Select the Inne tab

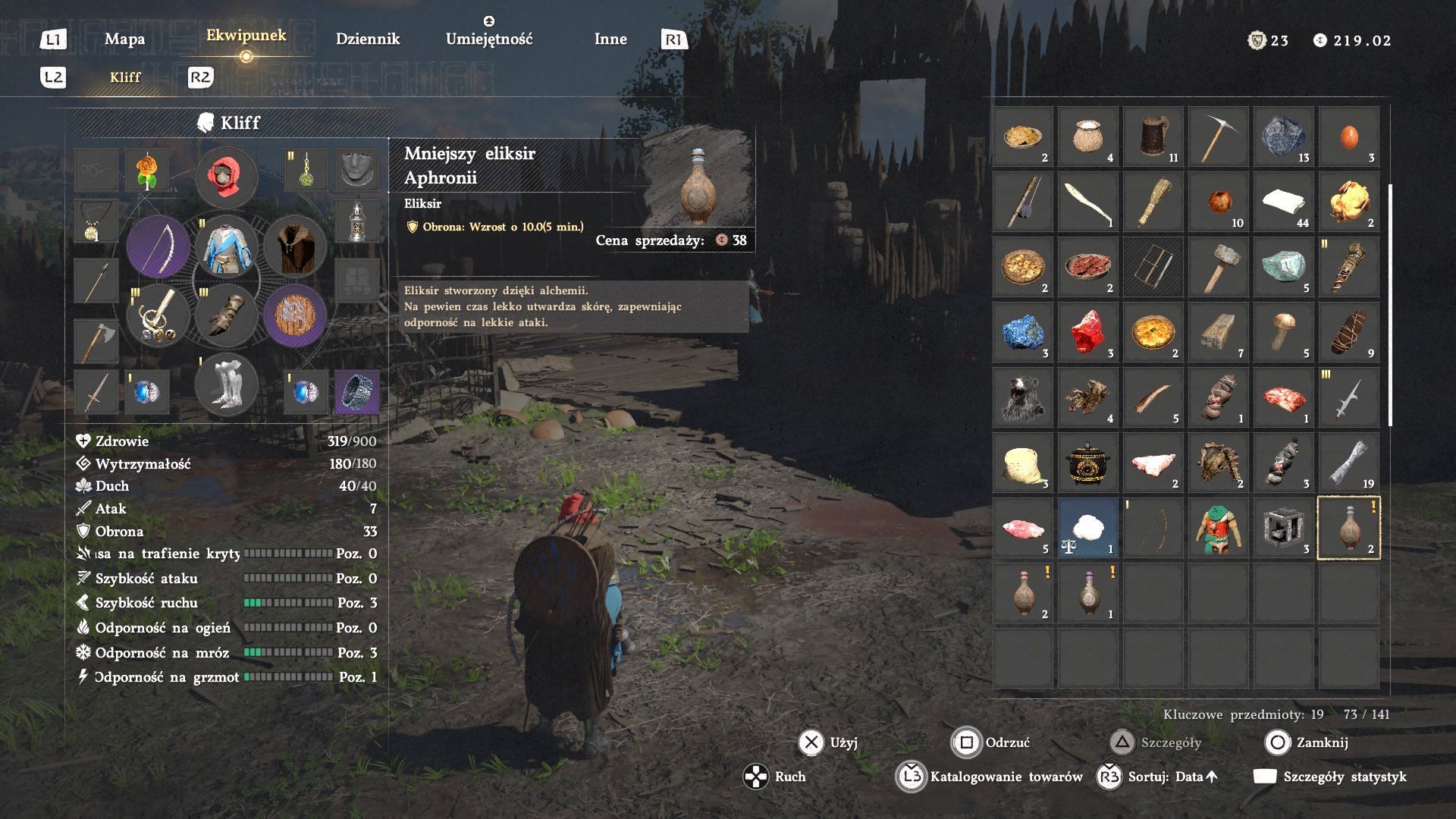coord(610,39)
